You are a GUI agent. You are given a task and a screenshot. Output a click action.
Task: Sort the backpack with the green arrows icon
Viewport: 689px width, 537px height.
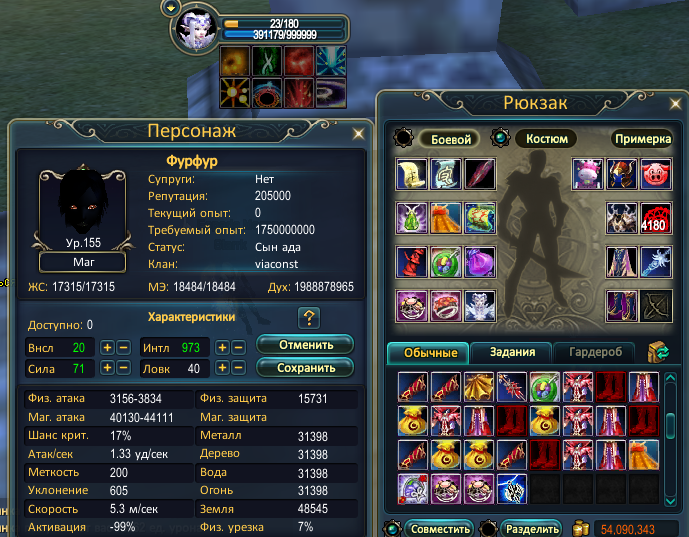tap(659, 352)
